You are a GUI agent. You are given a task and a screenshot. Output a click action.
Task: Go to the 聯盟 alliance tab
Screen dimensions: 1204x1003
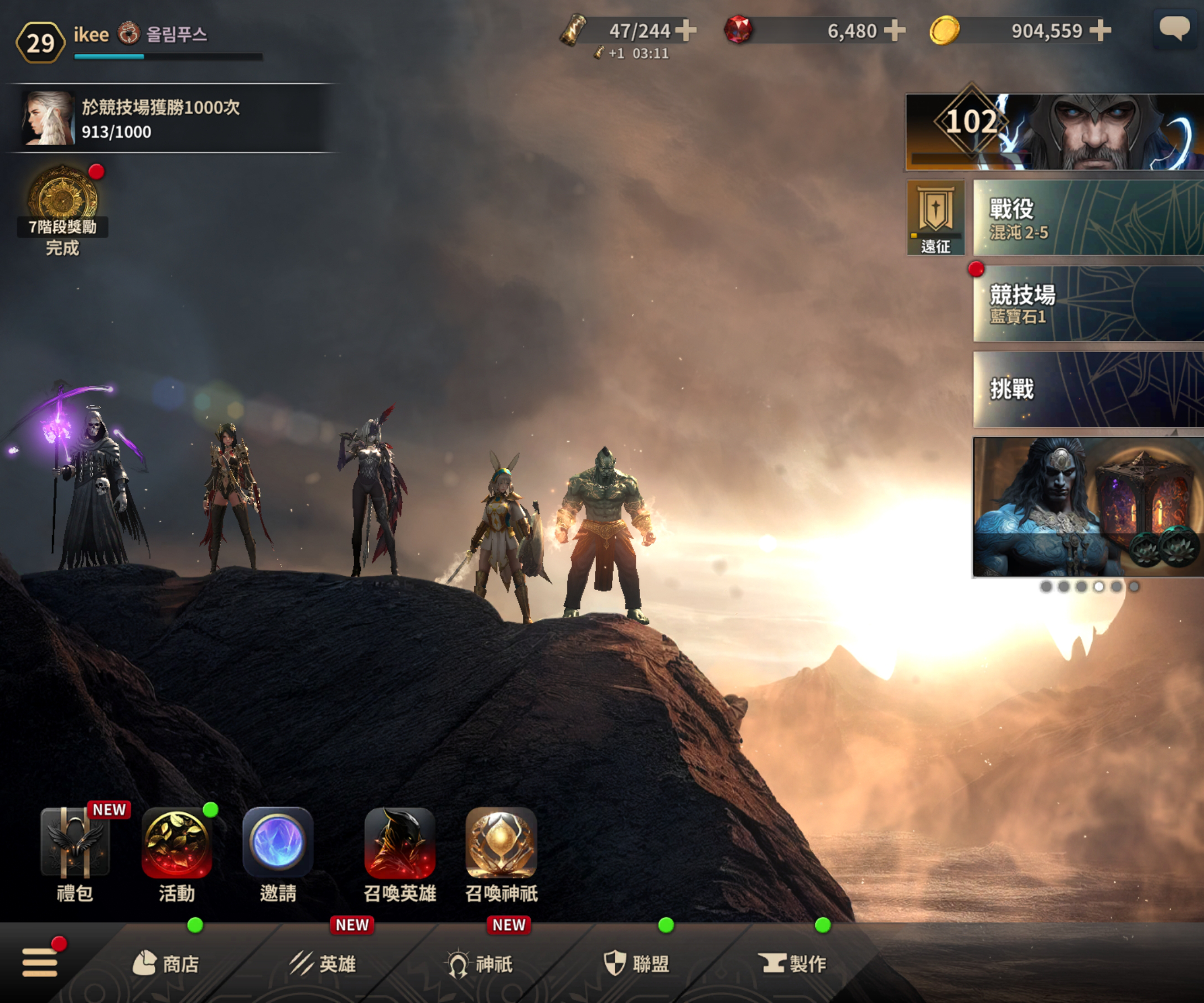636,964
